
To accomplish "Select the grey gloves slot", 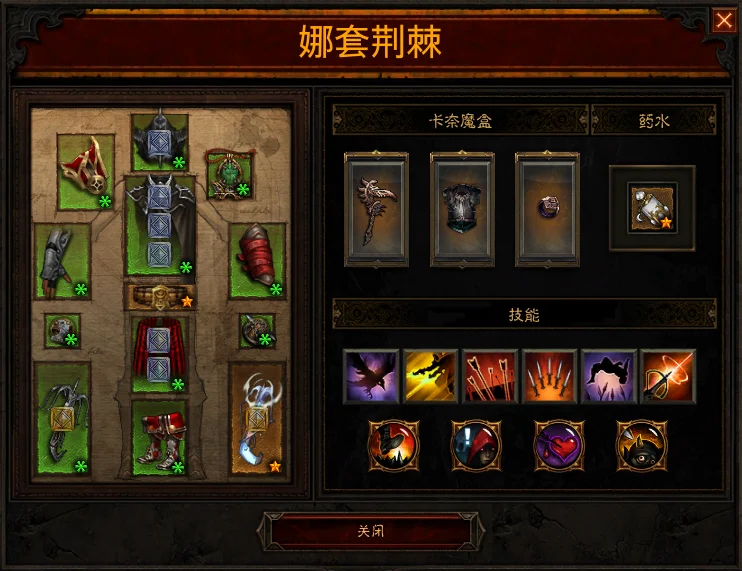I will point(62,260).
